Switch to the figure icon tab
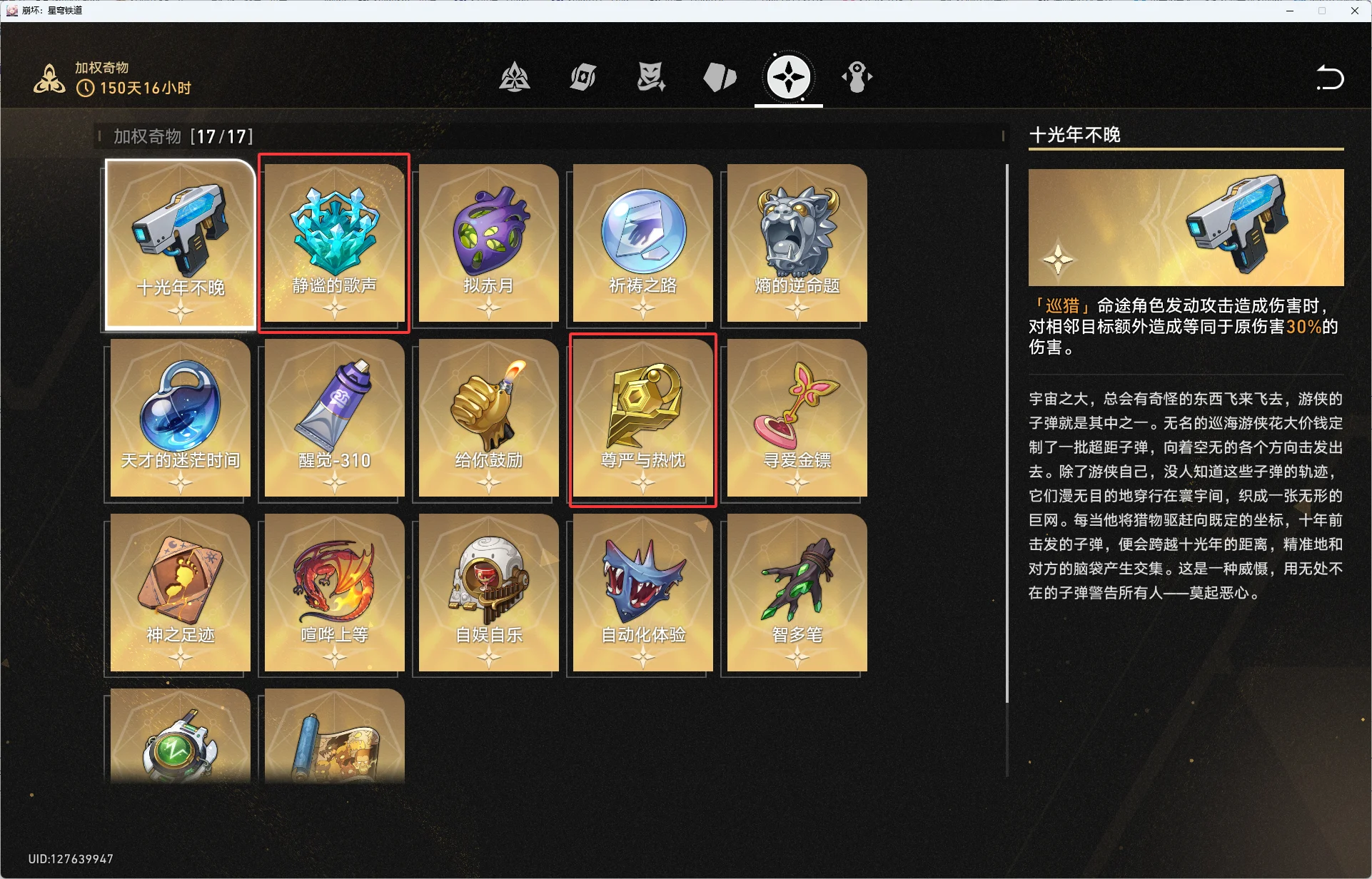Viewport: 1372px width, 879px height. point(857,77)
